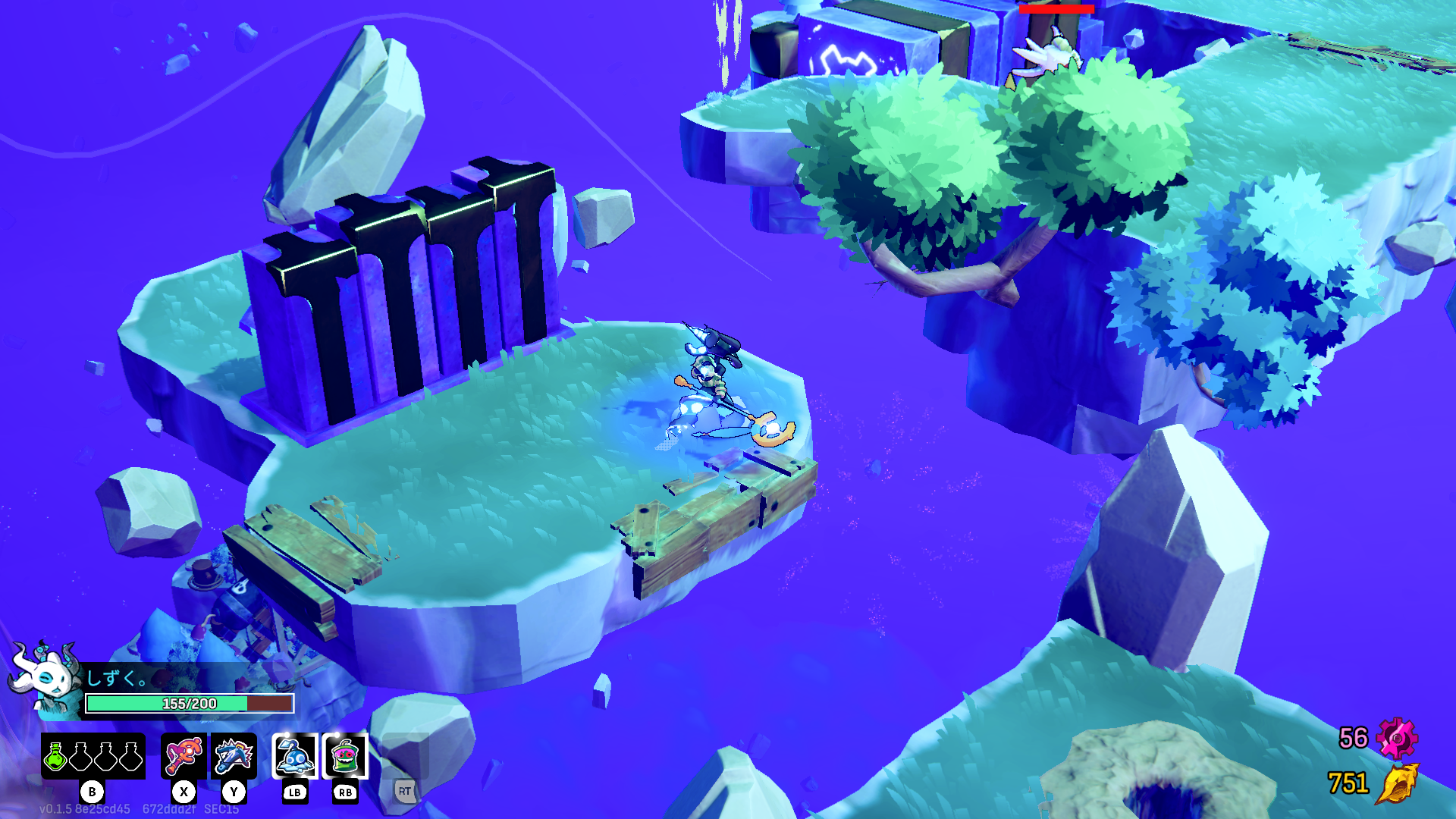Click the pink gear currency icon

(1397, 738)
